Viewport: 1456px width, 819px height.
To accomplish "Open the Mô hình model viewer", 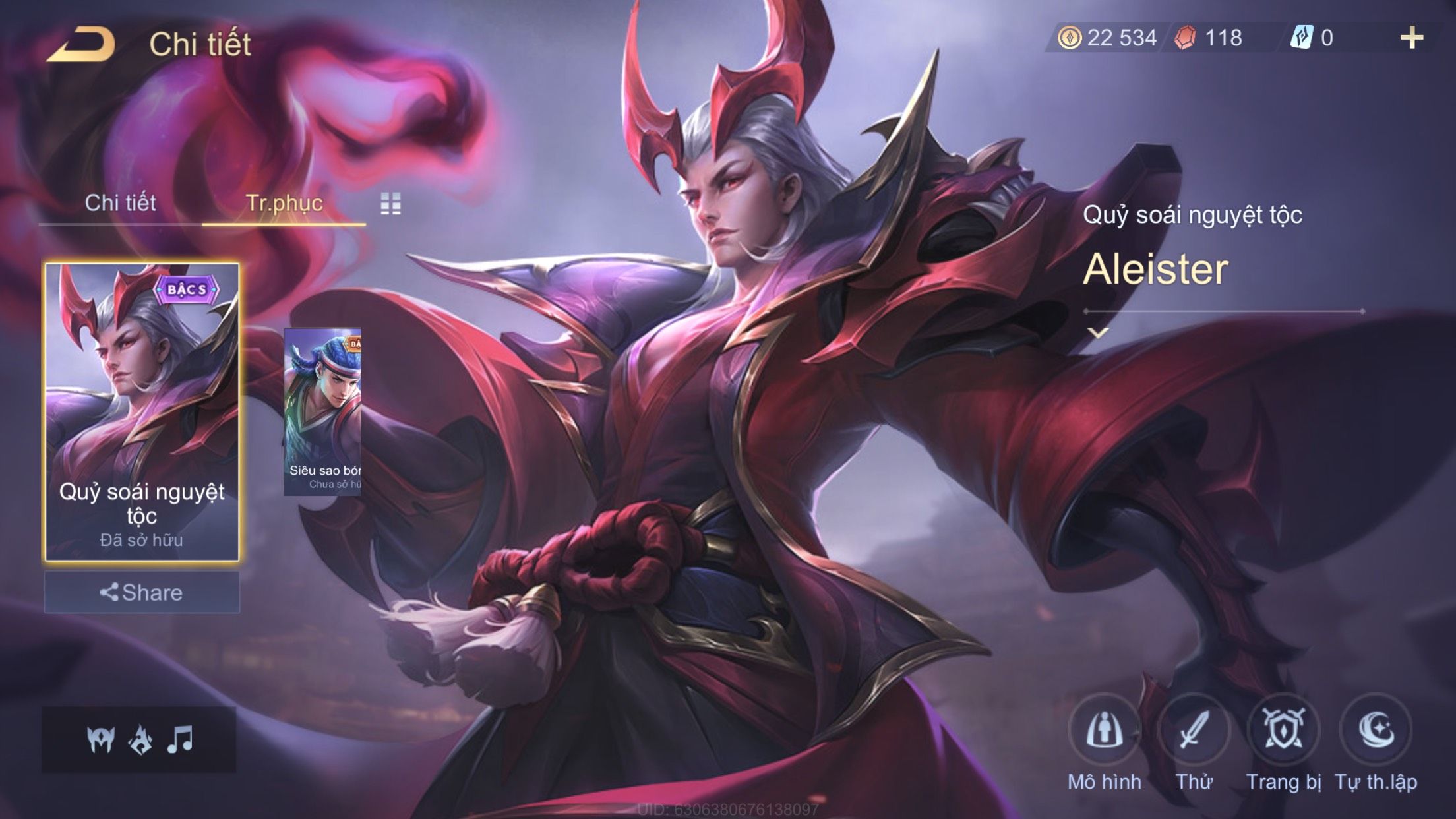I will click(x=1105, y=731).
